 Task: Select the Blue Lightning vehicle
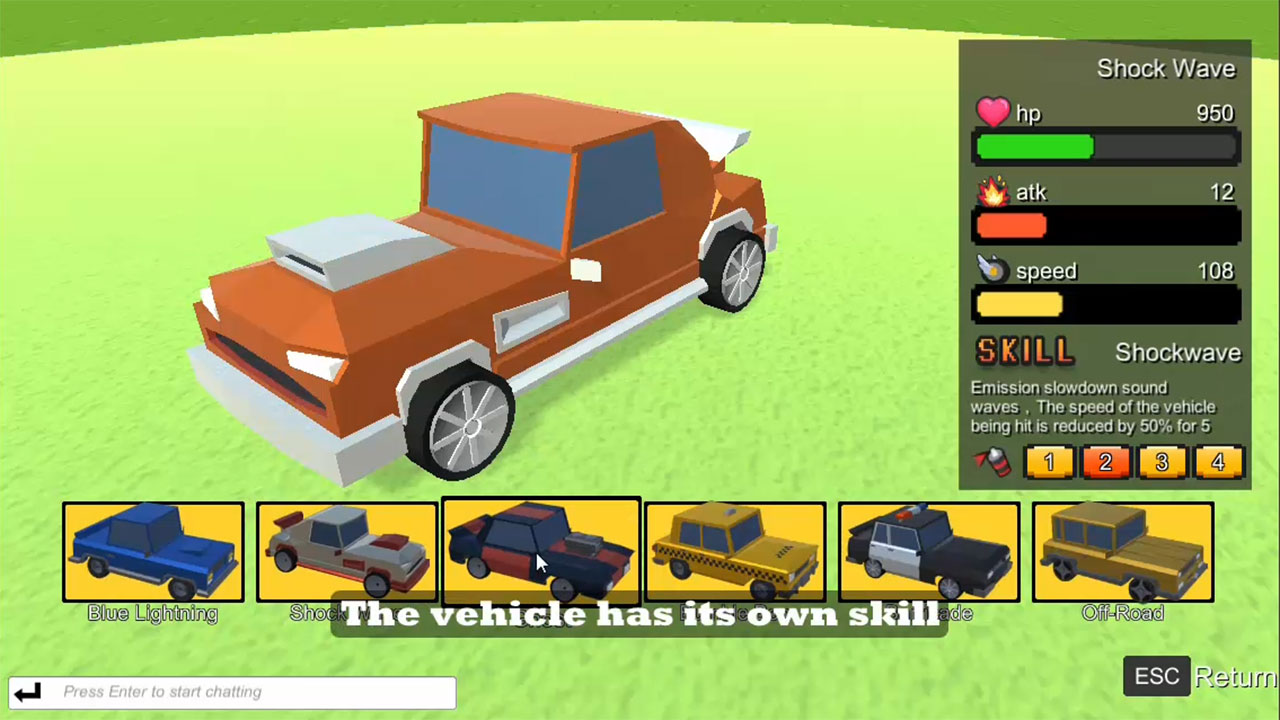point(152,553)
